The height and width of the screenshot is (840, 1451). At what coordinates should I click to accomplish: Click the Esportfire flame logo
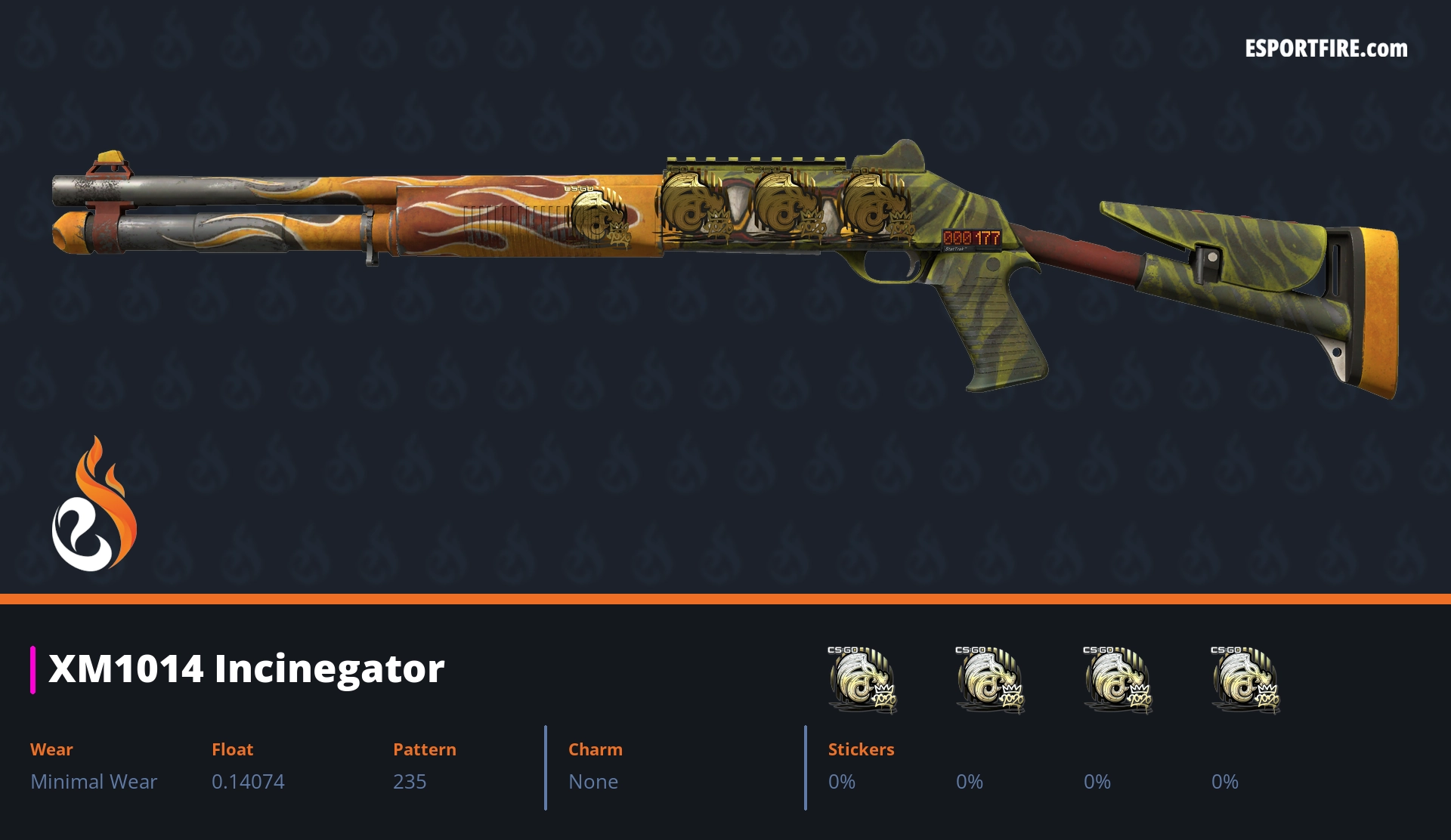(94, 505)
